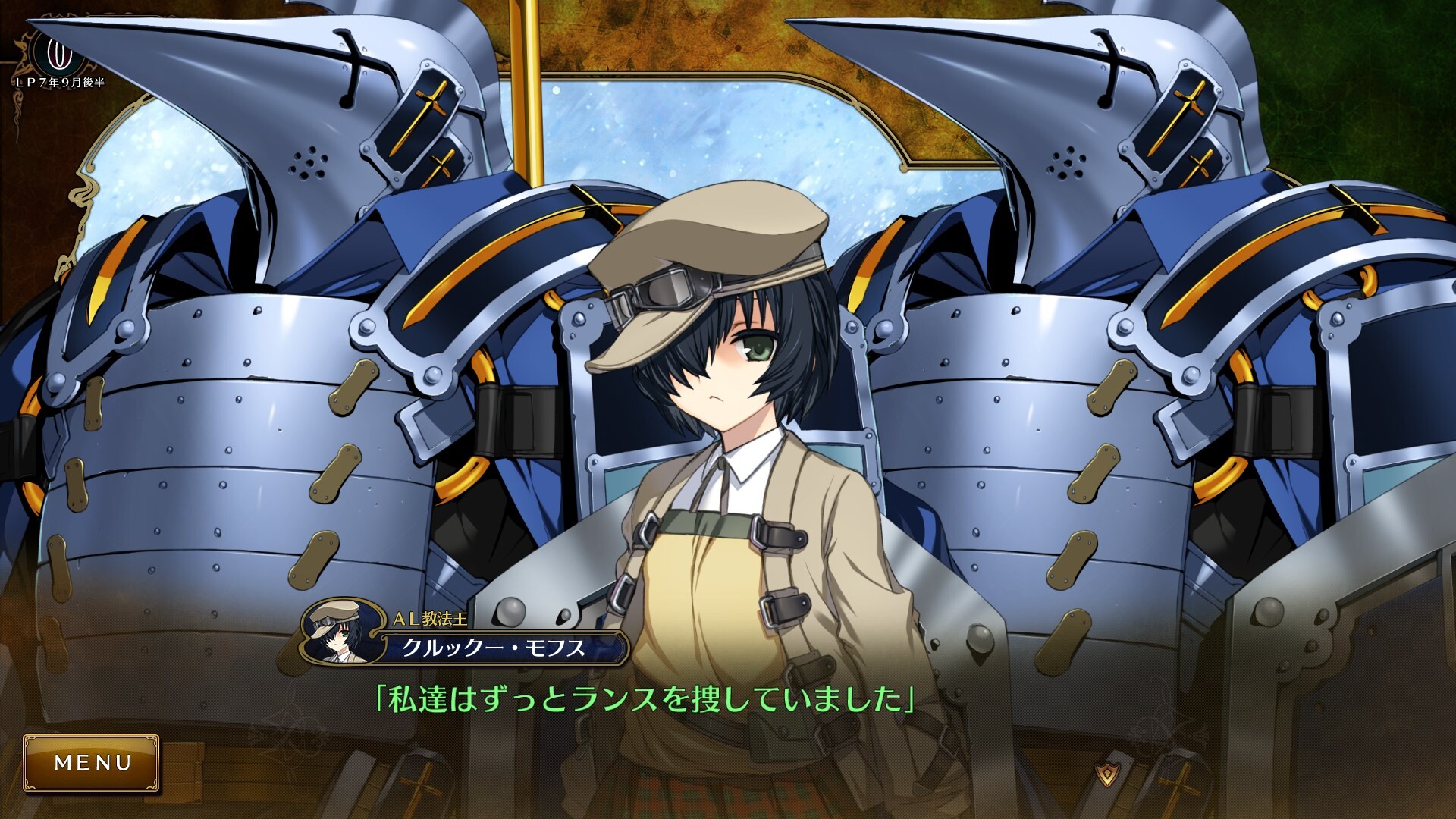Click the circular emblem icon in top-left corner
Screen dimensions: 1456x819
(x=55, y=55)
